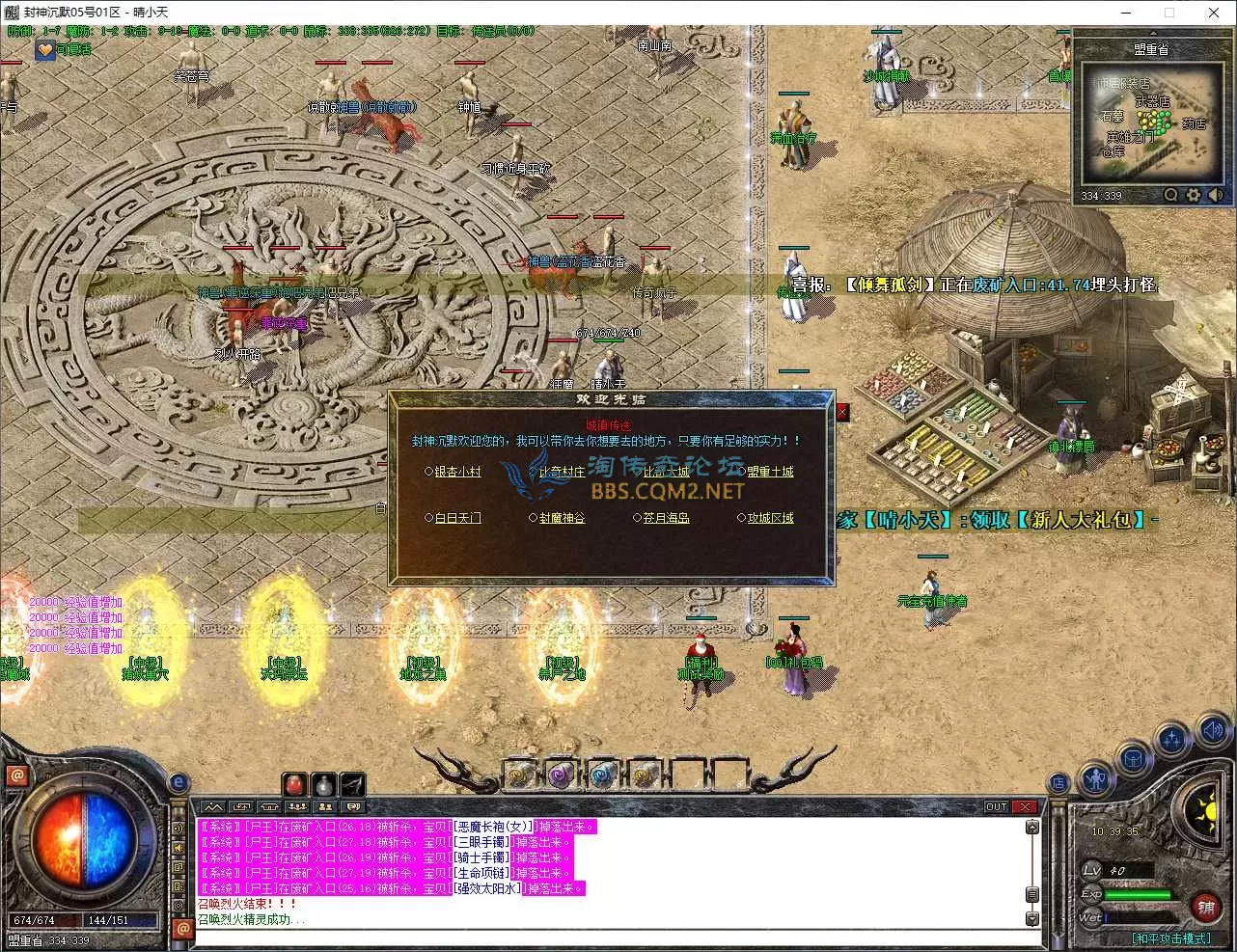Open the skills sparkle round button
Image resolution: width=1237 pixels, height=952 pixels.
[1172, 740]
